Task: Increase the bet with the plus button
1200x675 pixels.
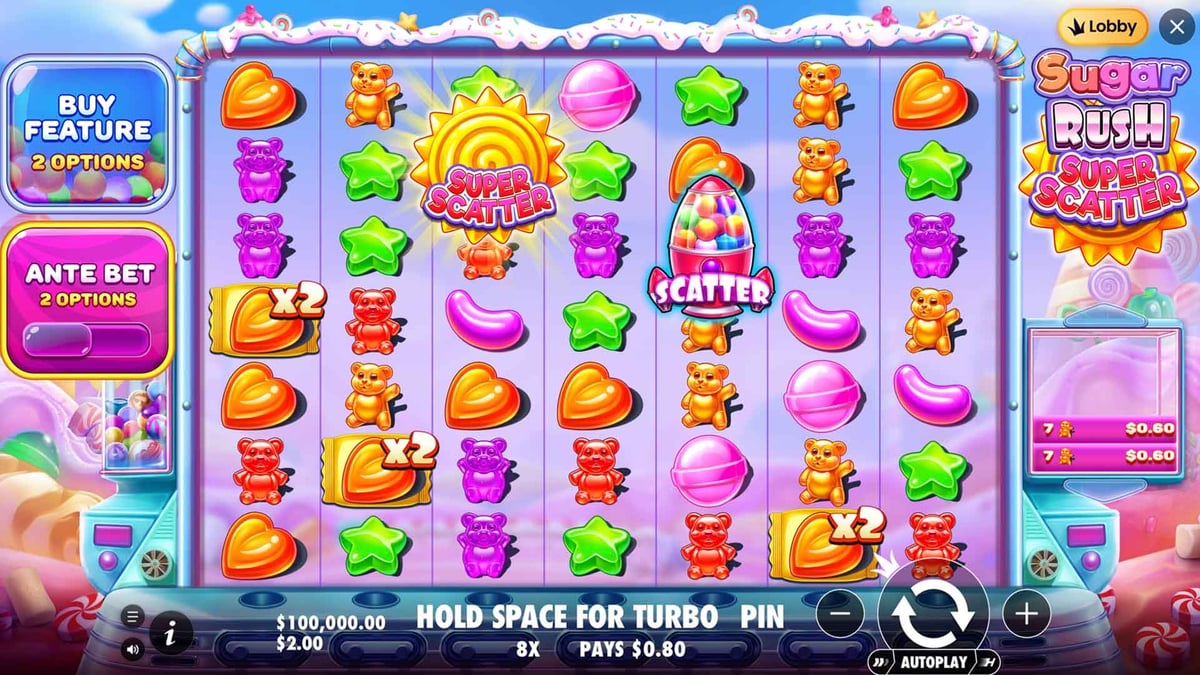Action: tap(1026, 613)
